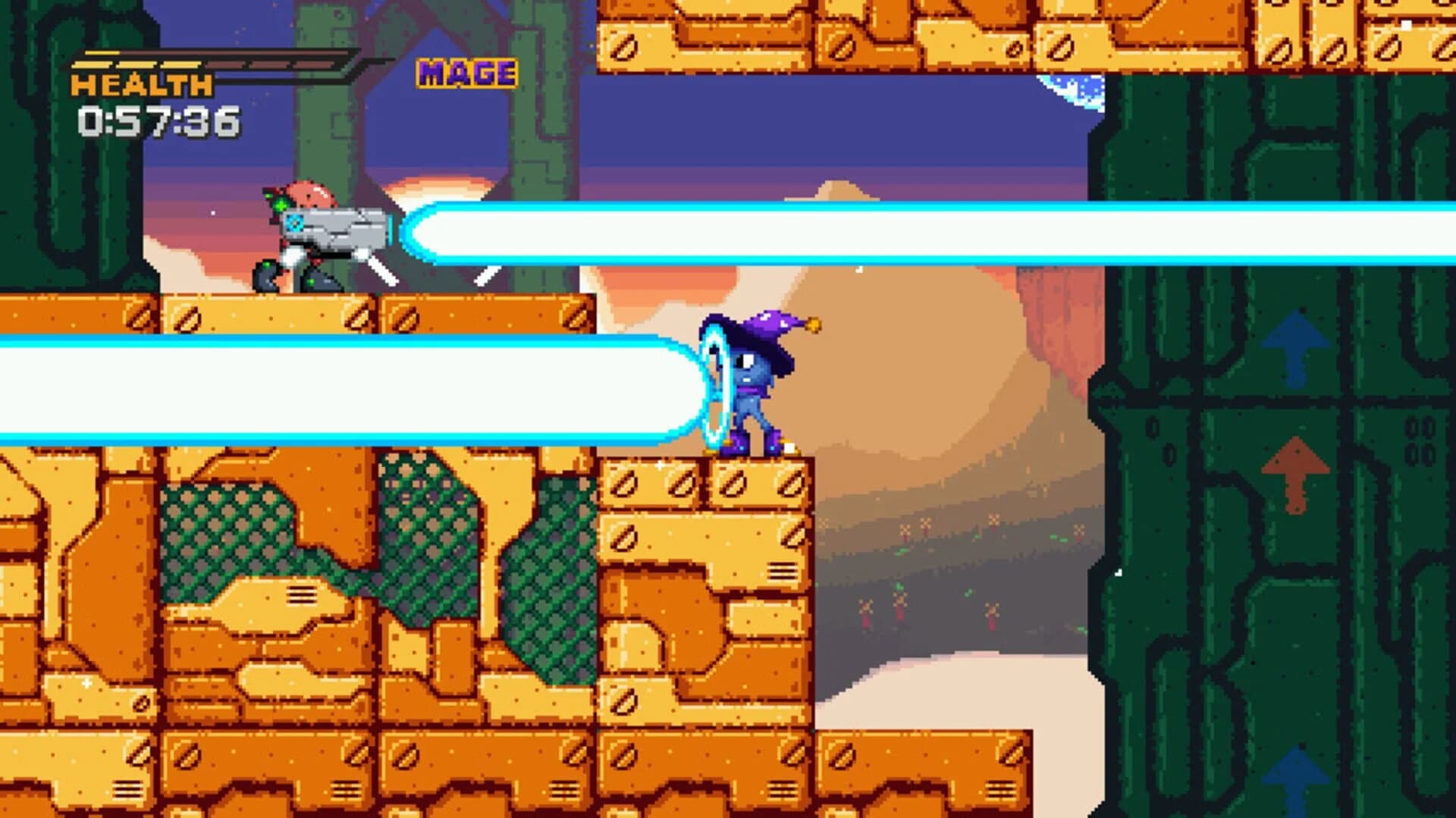Select the blue up arrow on the right wall
The width and height of the screenshot is (1456, 818).
[x=1294, y=345]
